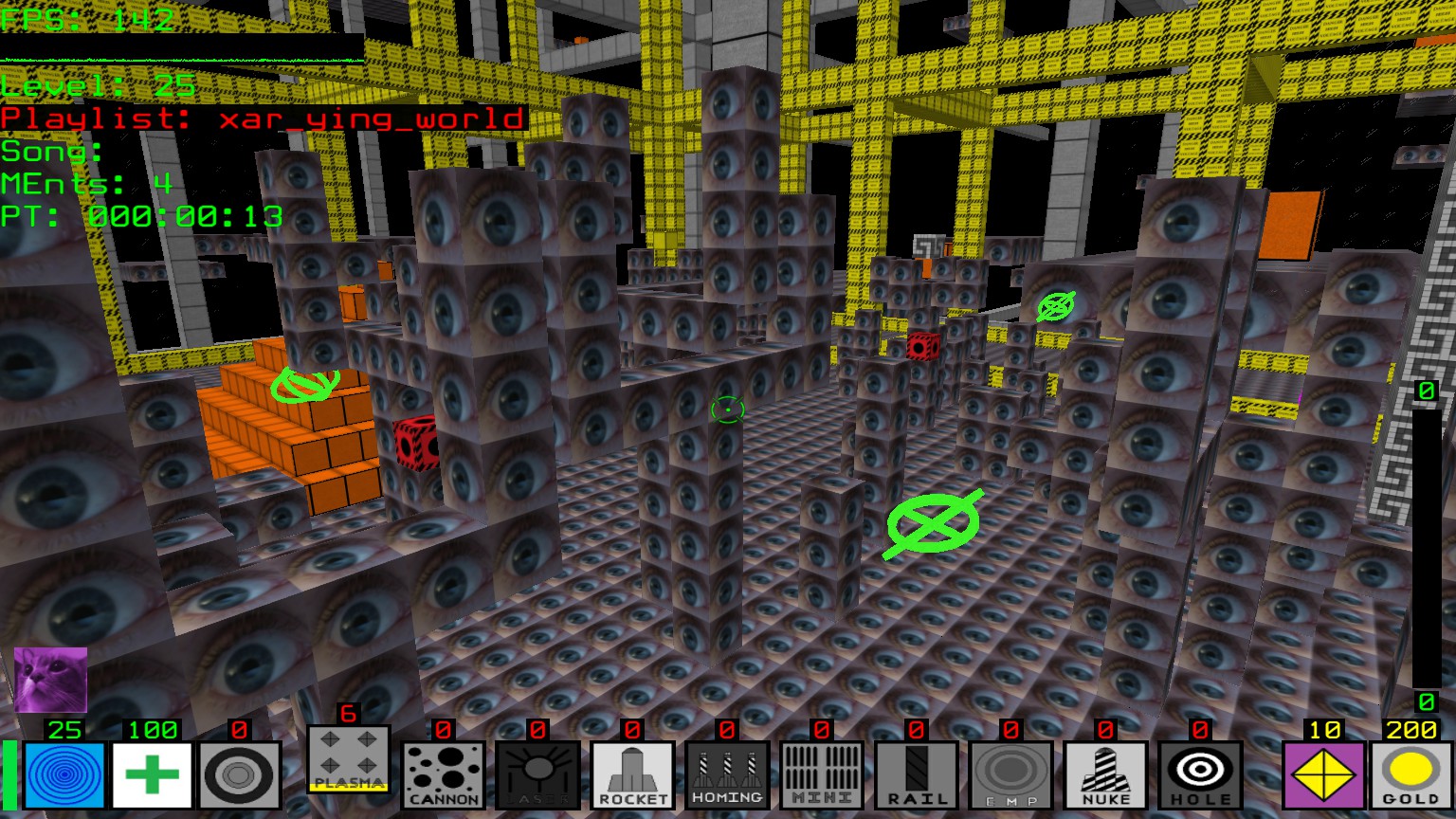Select the Plasma weapon slot

(348, 760)
